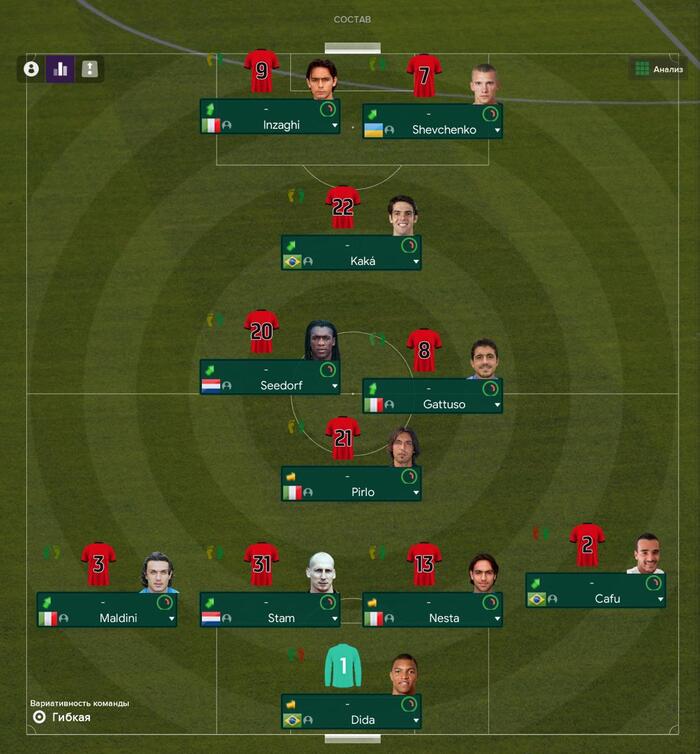Select the Kaká player card
Viewport: 700px width, 754px height.
tap(350, 253)
